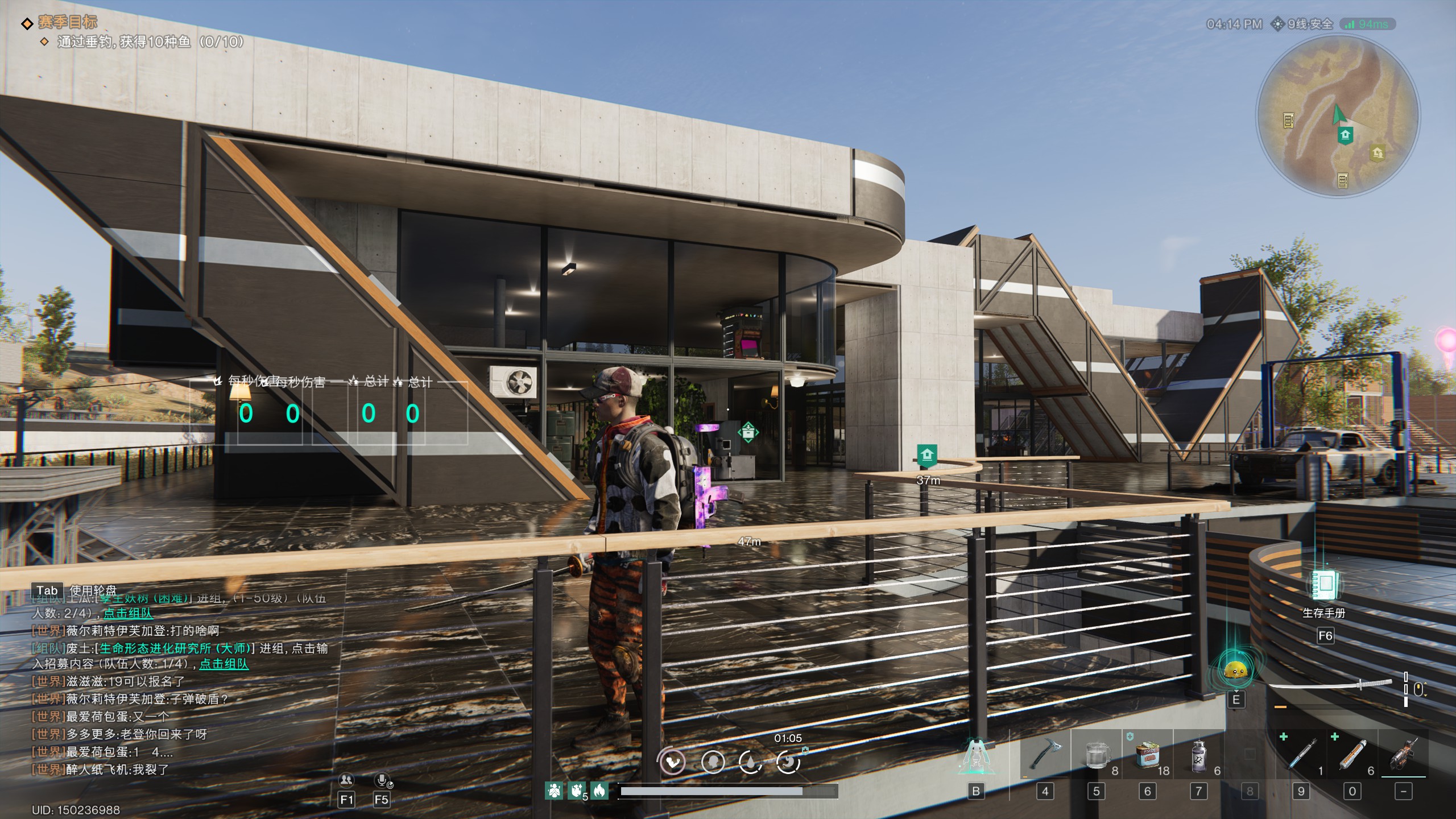Select the orange power tool slot
Screen dimensions: 1456x819
[1404, 755]
